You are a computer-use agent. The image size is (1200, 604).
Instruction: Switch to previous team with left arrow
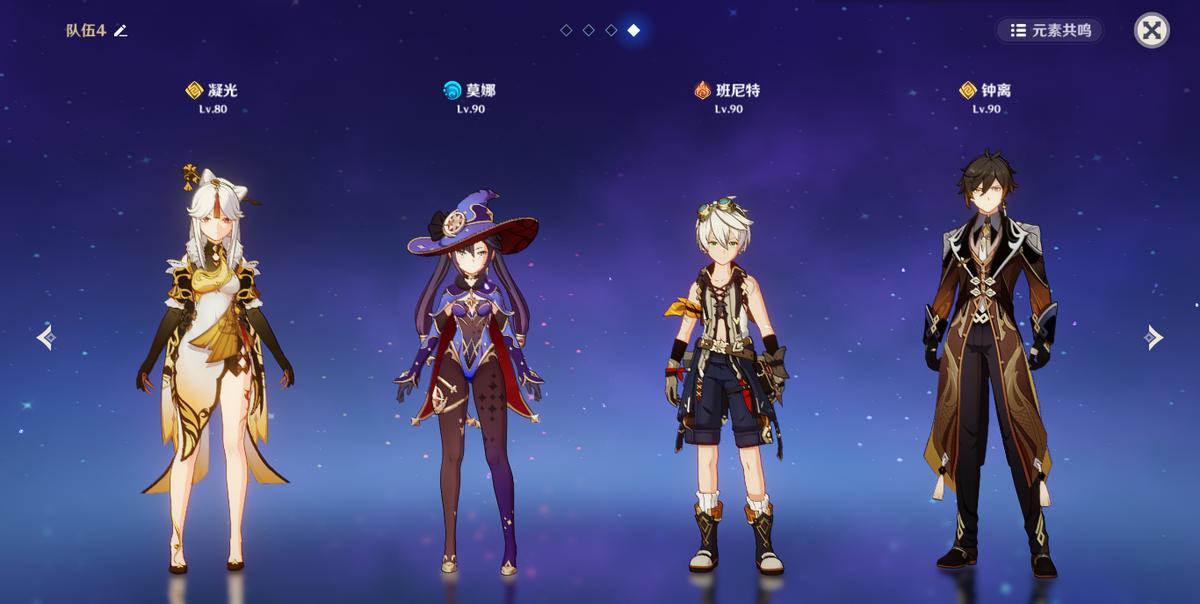click(x=46, y=338)
